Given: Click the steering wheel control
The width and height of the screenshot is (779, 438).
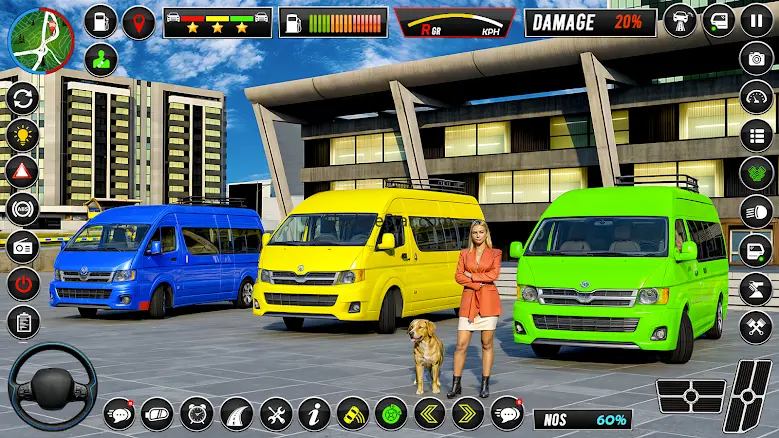Looking at the screenshot, I should [52, 386].
